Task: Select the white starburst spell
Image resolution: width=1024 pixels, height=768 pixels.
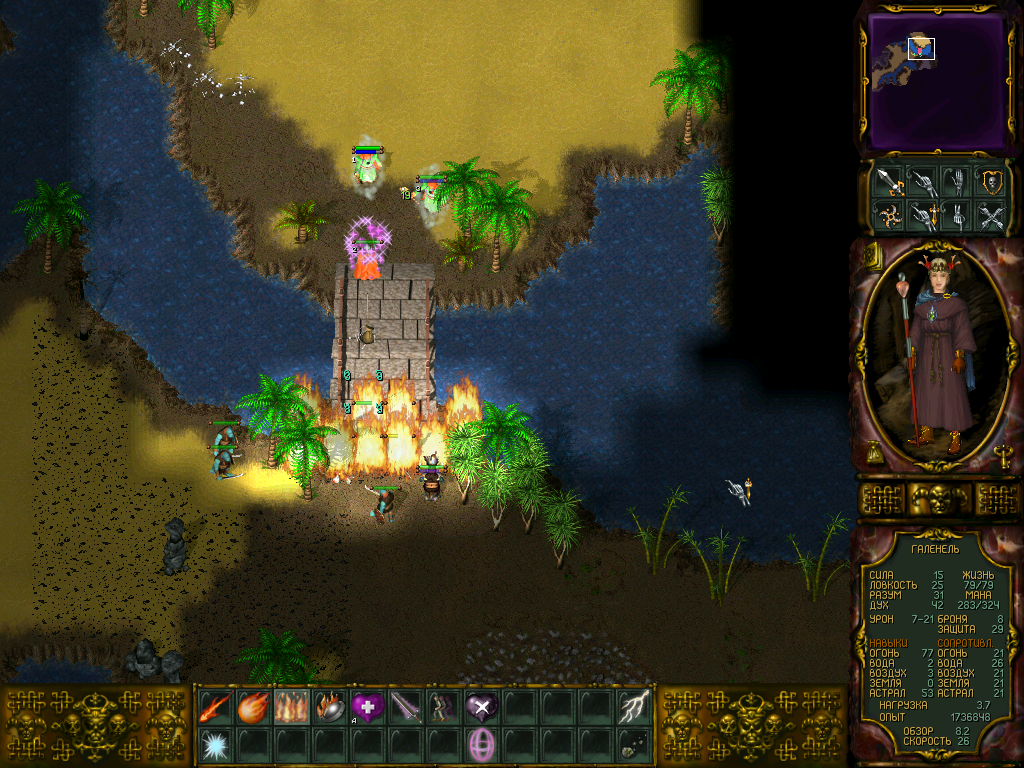Action: [215, 745]
